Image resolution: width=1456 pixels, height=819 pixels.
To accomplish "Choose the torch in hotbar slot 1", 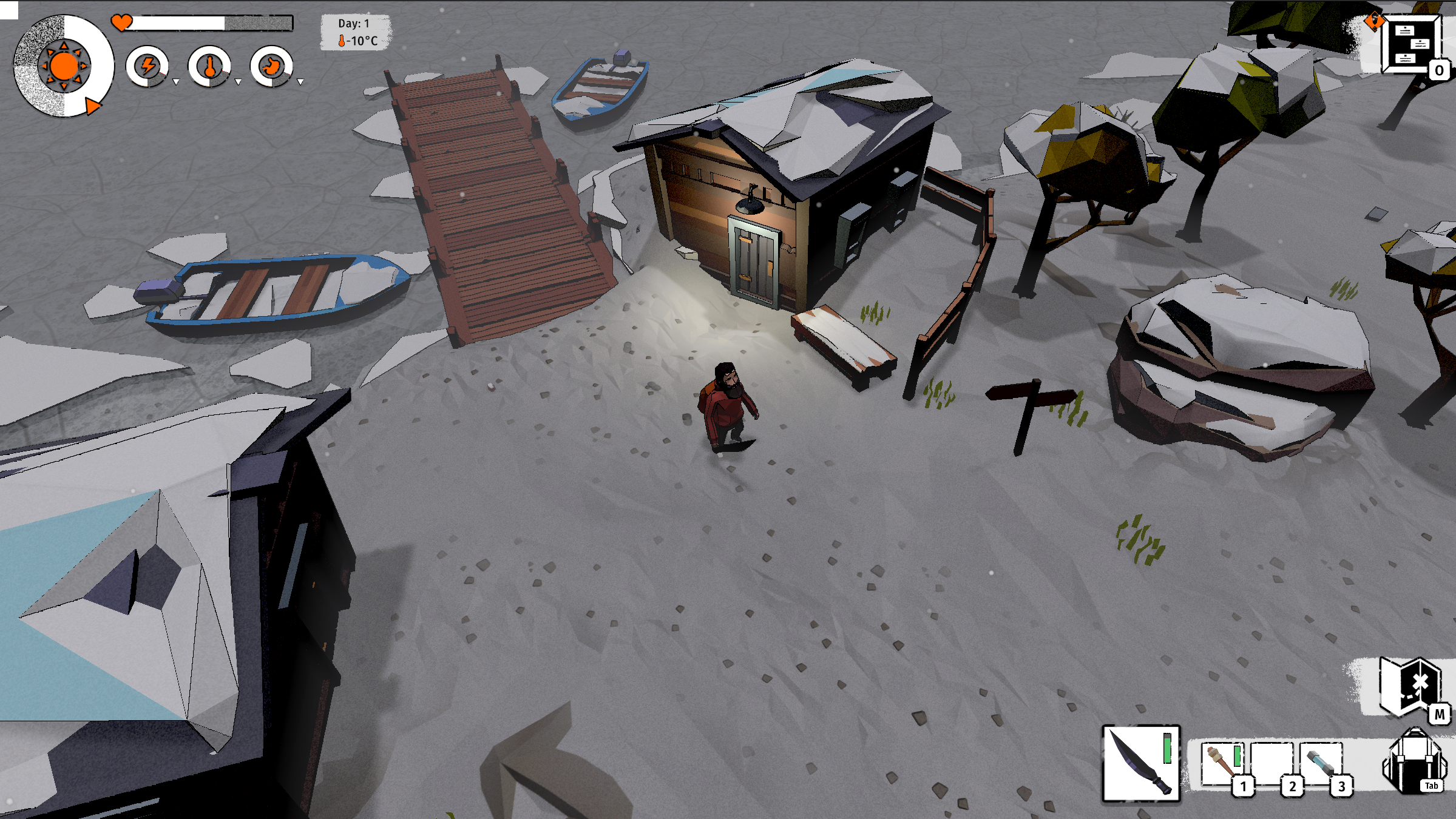I will (x=1222, y=763).
